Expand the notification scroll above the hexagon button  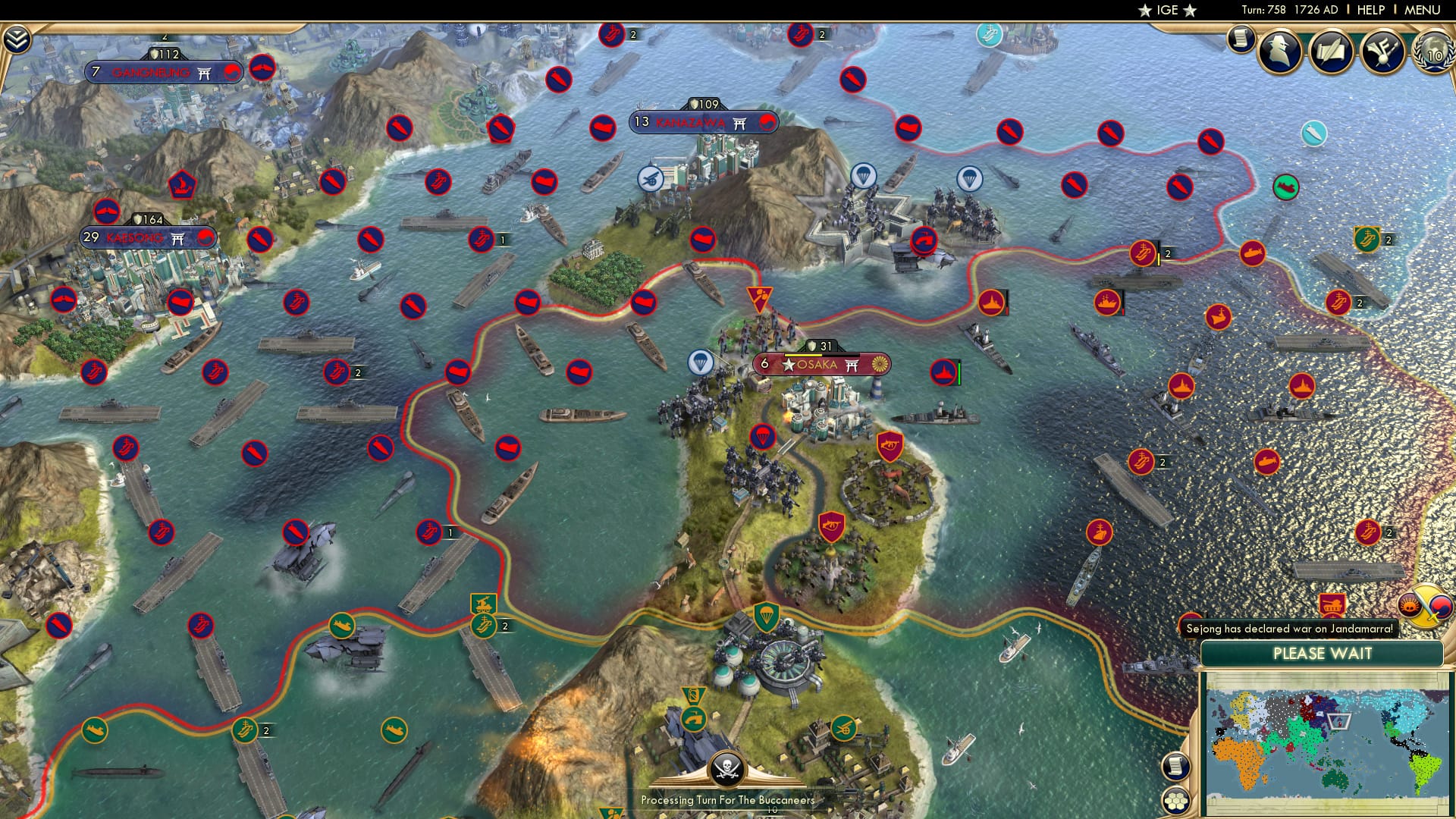pyautogui.click(x=1175, y=767)
